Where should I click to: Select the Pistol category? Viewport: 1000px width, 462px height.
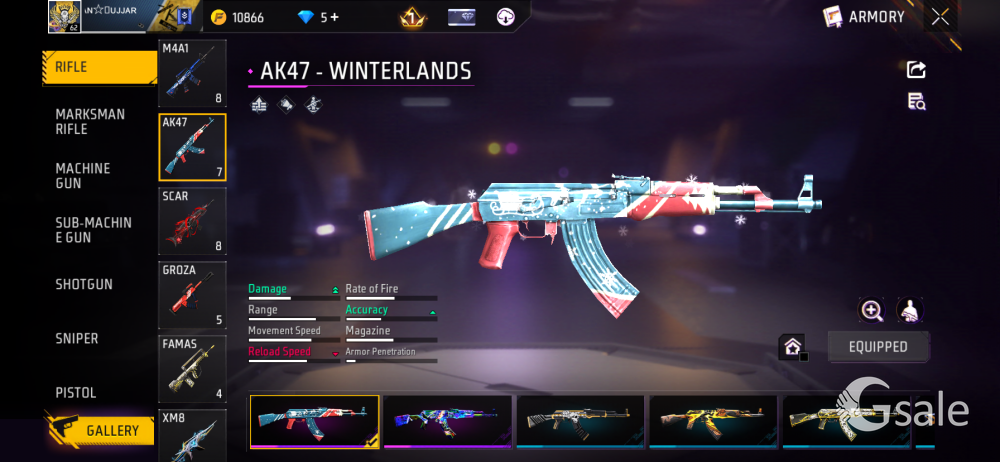click(x=76, y=392)
